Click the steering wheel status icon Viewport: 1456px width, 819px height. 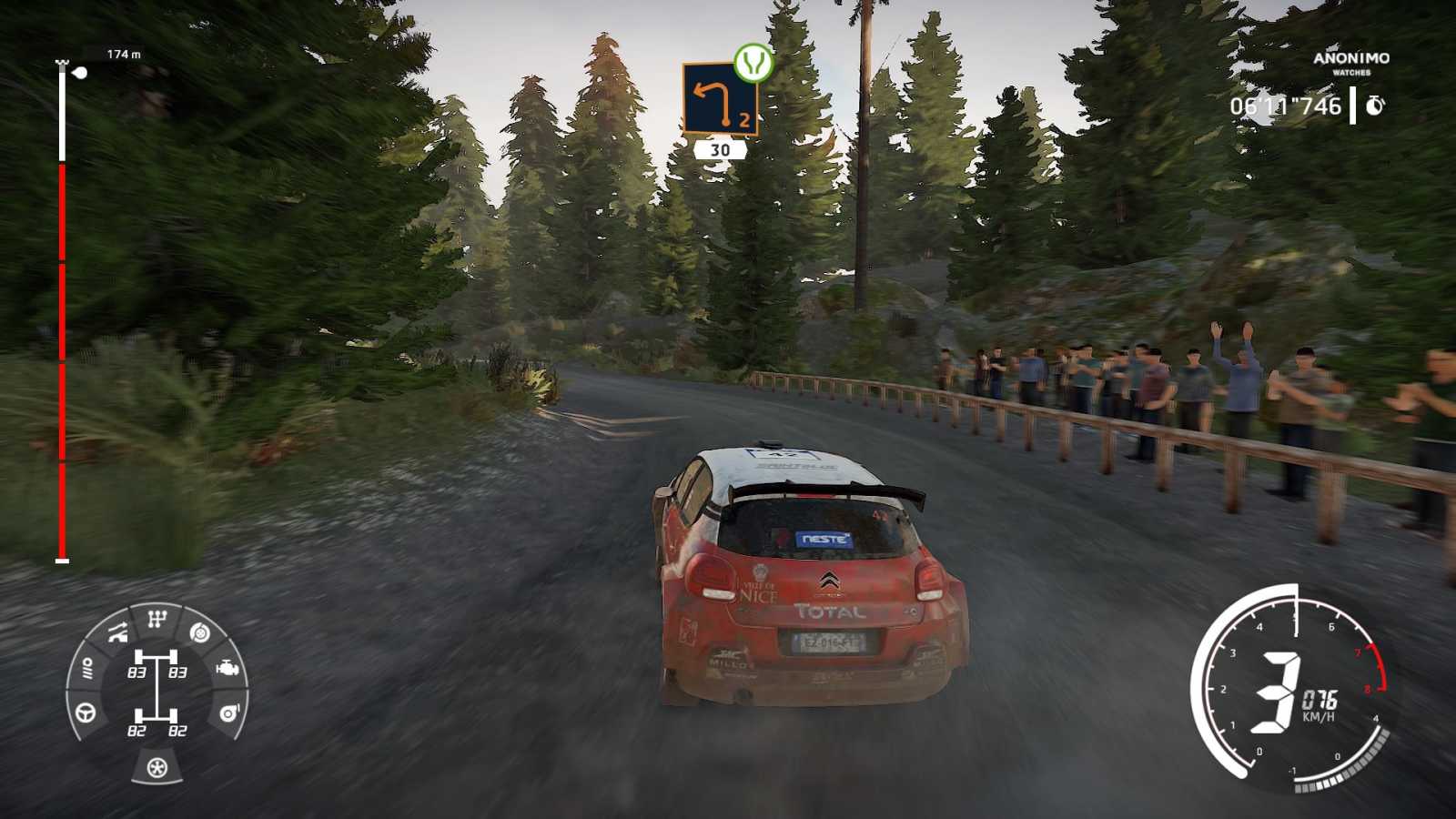click(x=86, y=712)
